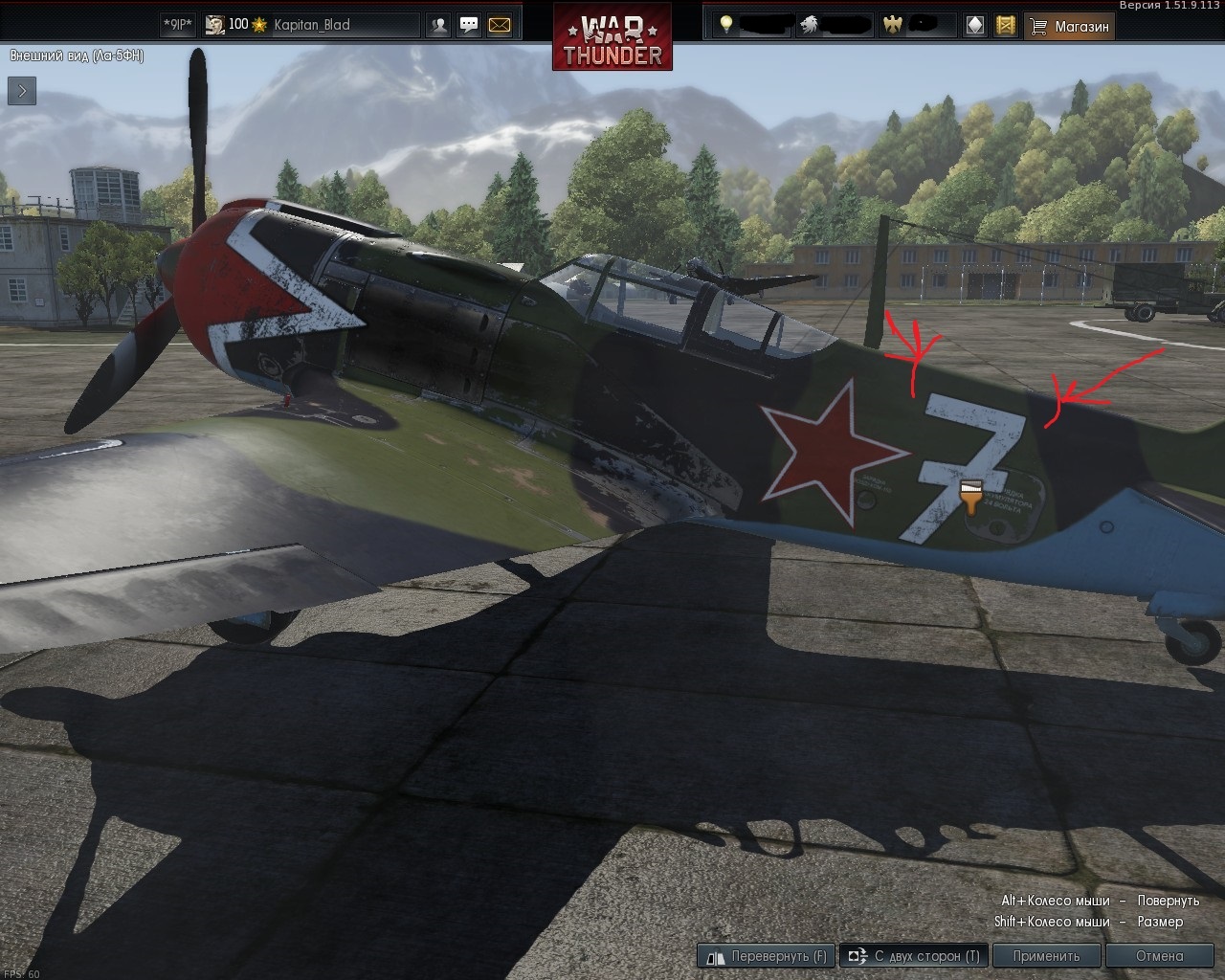Open the yellow crate inventory icon
Screen dimensions: 1225x980
pos(1005,26)
